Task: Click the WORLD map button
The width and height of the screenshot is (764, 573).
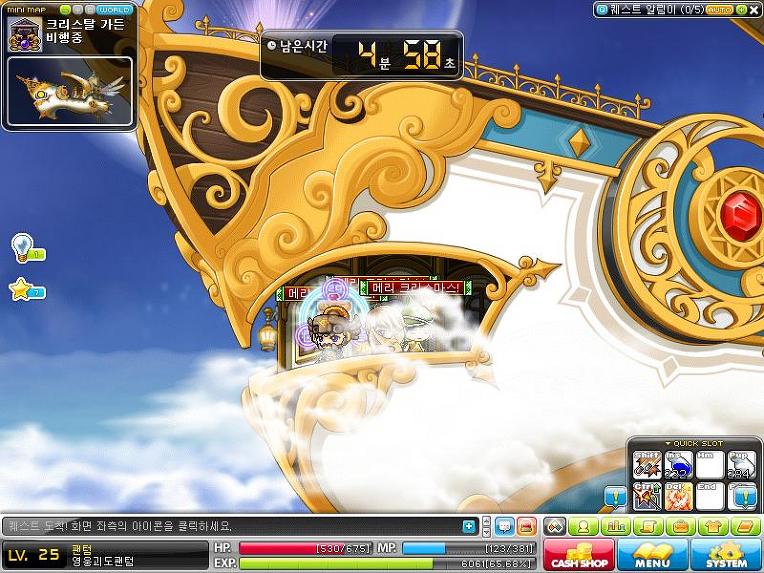Action: (114, 10)
